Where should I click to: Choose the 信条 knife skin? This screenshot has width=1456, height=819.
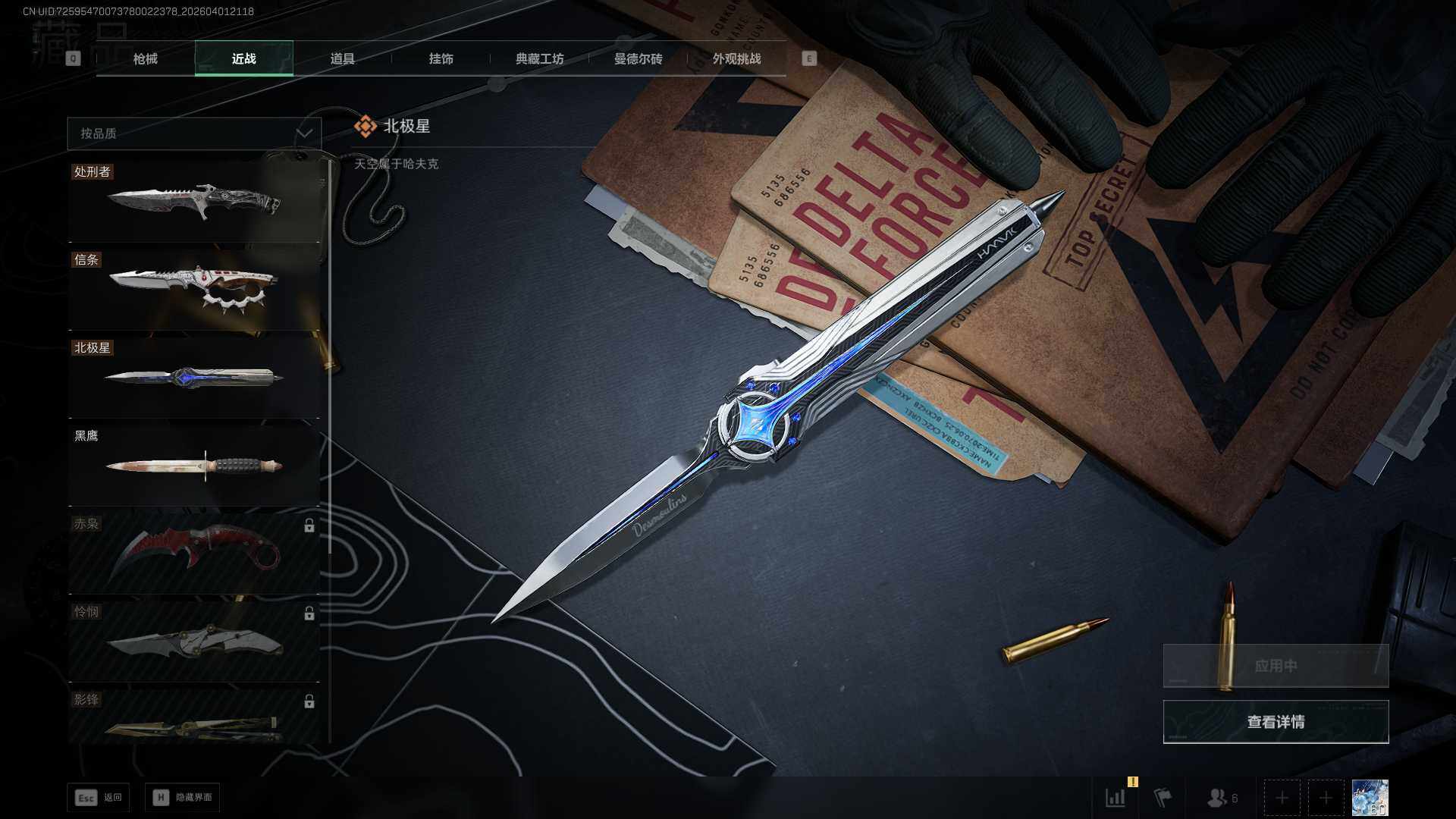point(194,290)
